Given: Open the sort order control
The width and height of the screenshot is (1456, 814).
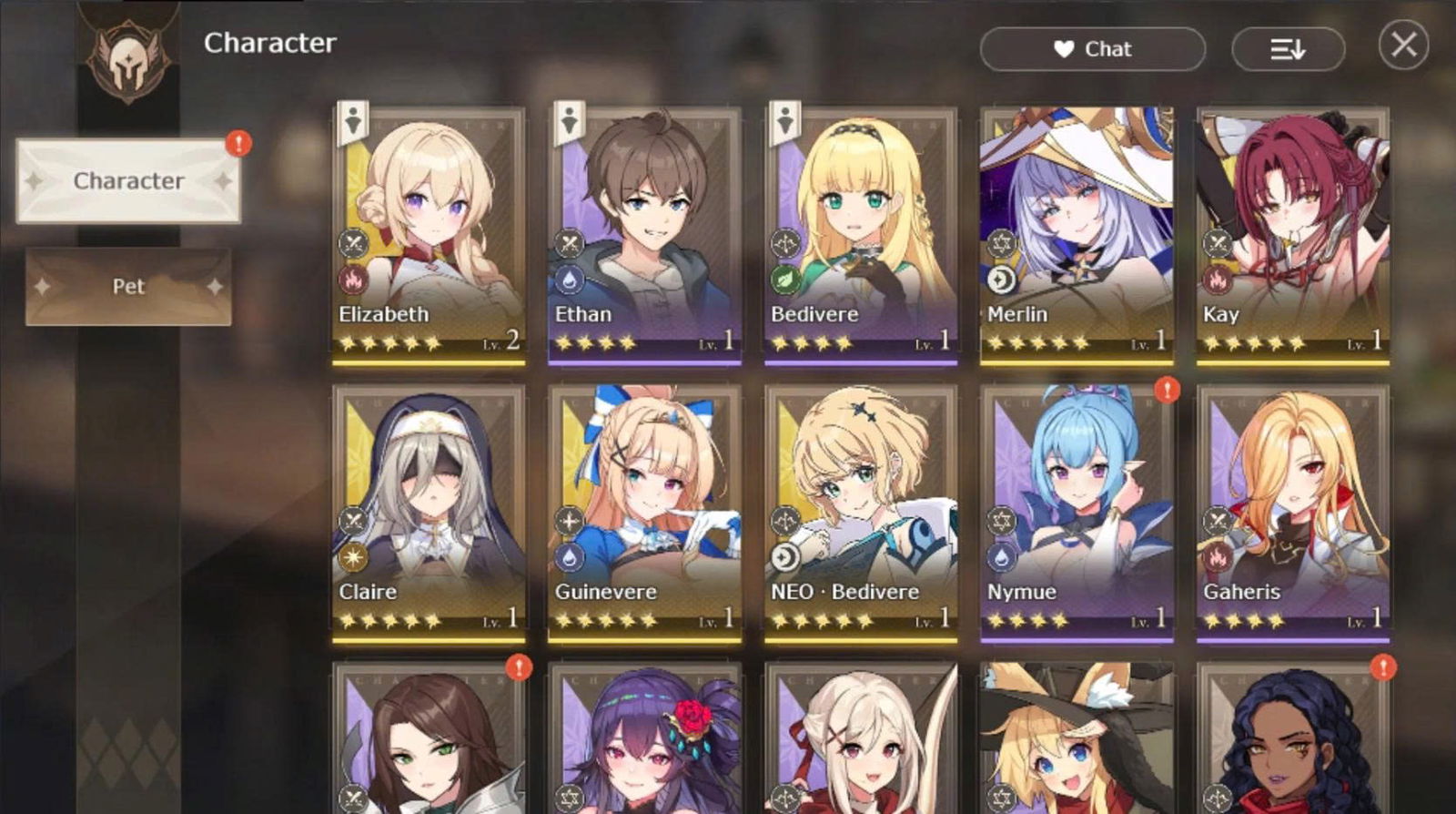Looking at the screenshot, I should (1286, 49).
